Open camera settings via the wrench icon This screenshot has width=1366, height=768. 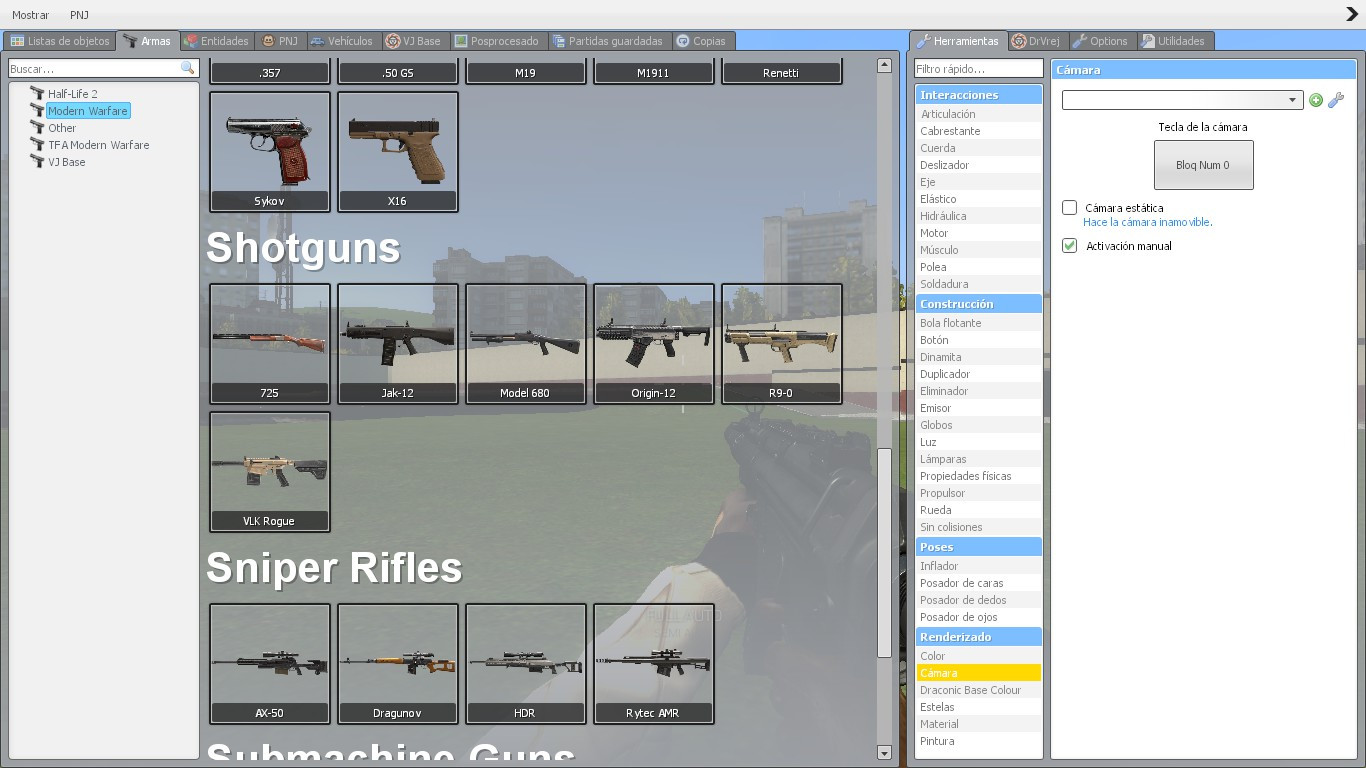pos(1337,100)
